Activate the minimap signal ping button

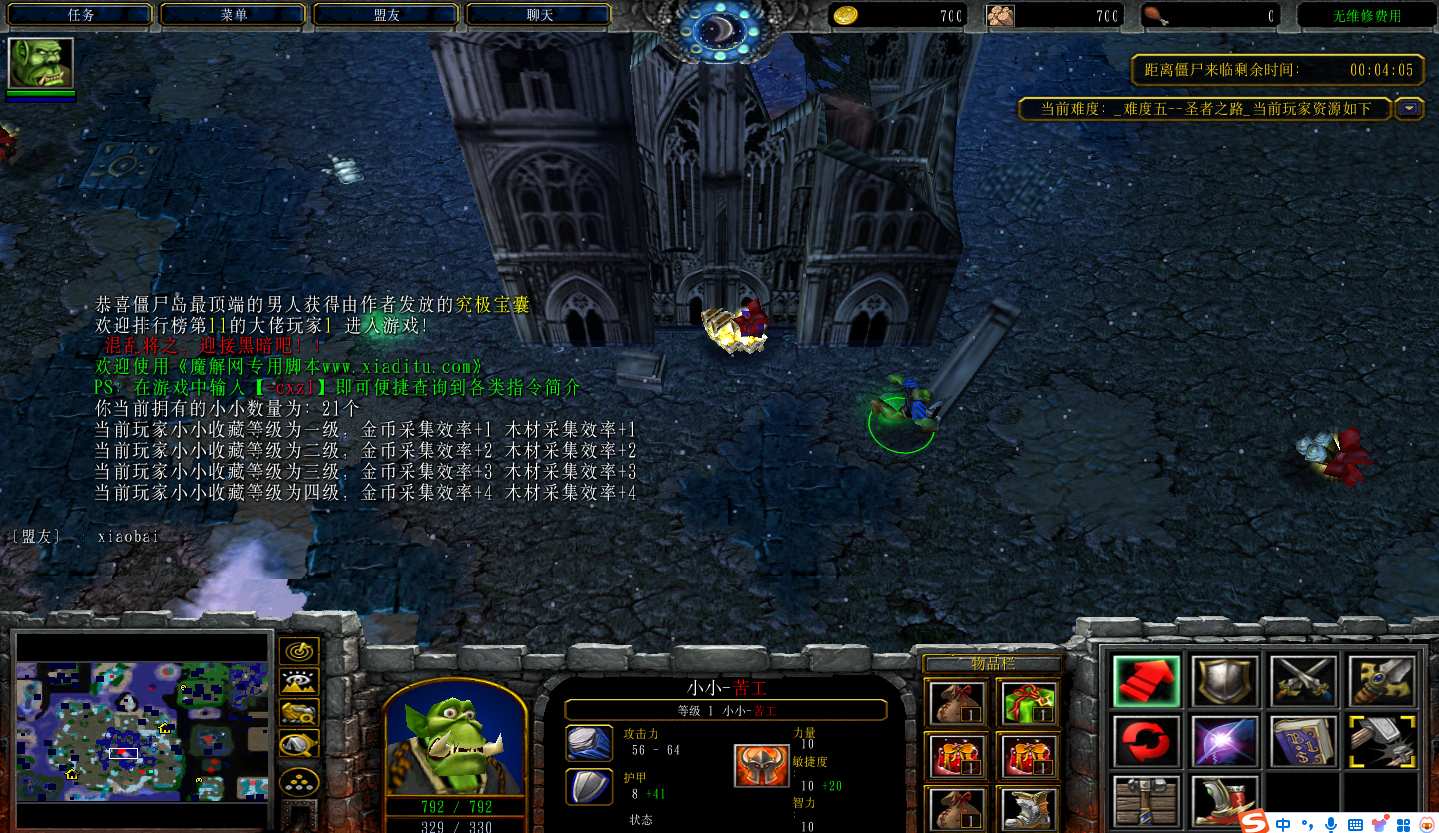tap(298, 653)
